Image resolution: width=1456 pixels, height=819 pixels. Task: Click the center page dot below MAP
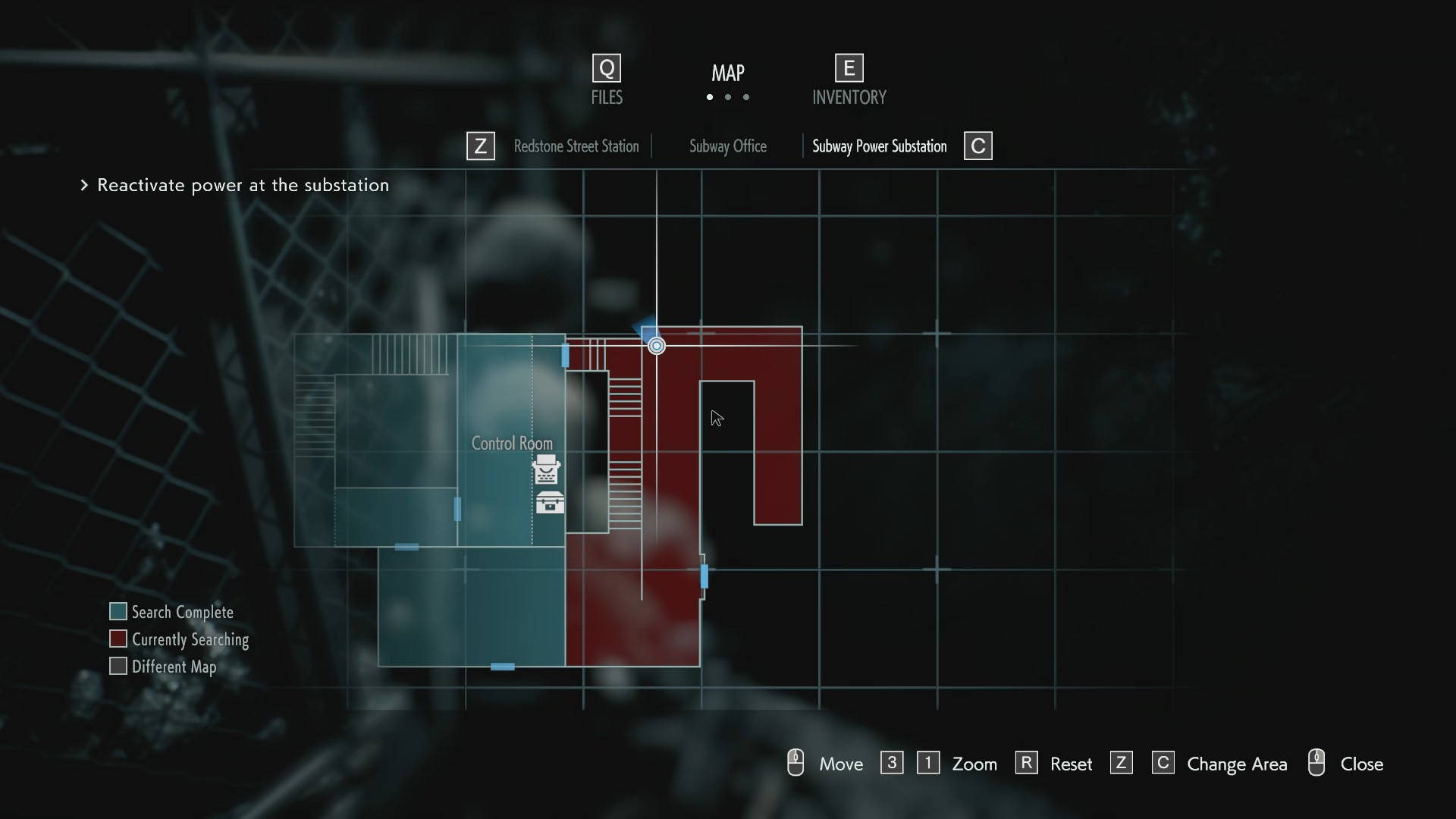727,98
